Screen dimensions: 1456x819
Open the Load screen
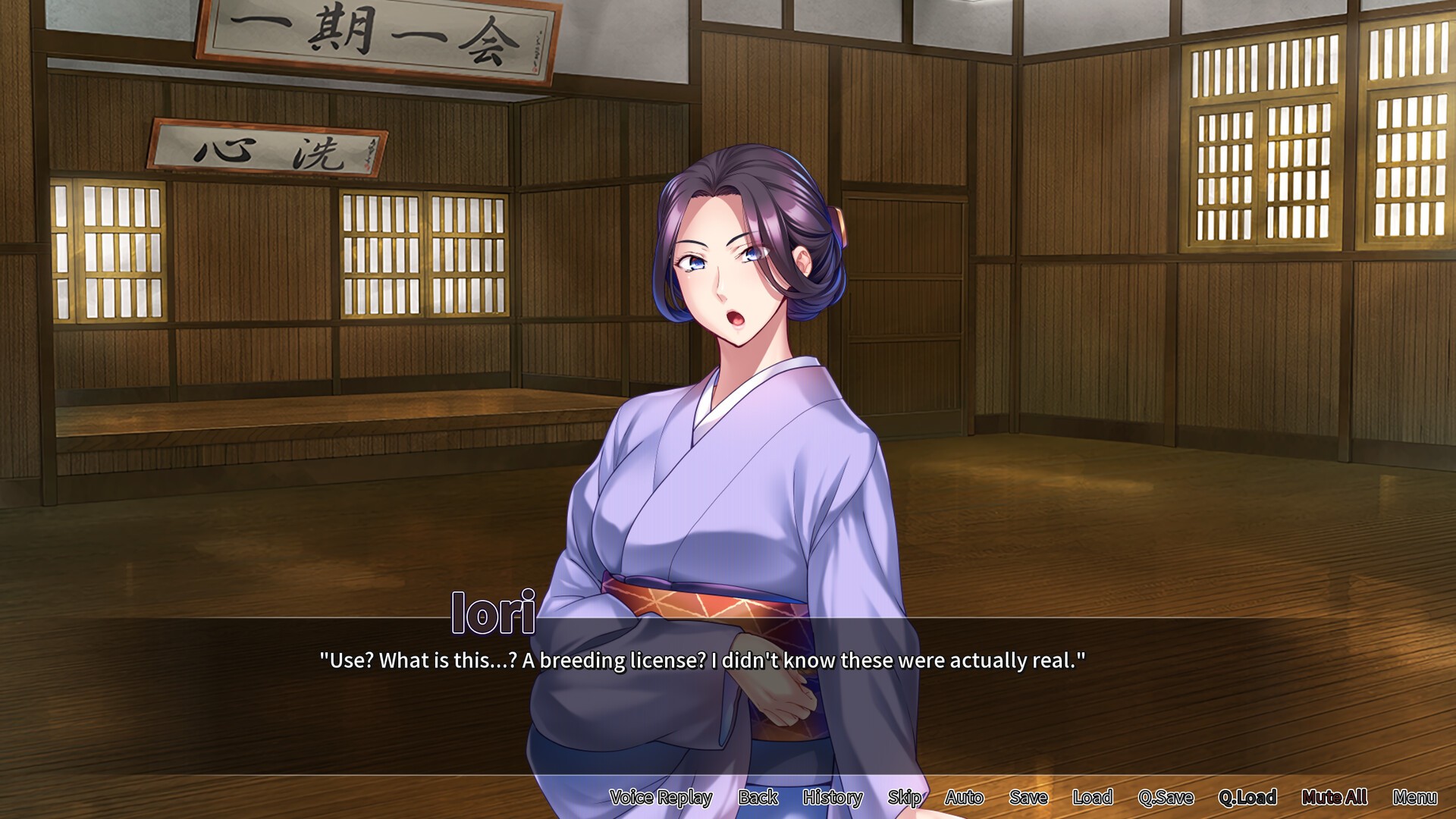(1092, 797)
